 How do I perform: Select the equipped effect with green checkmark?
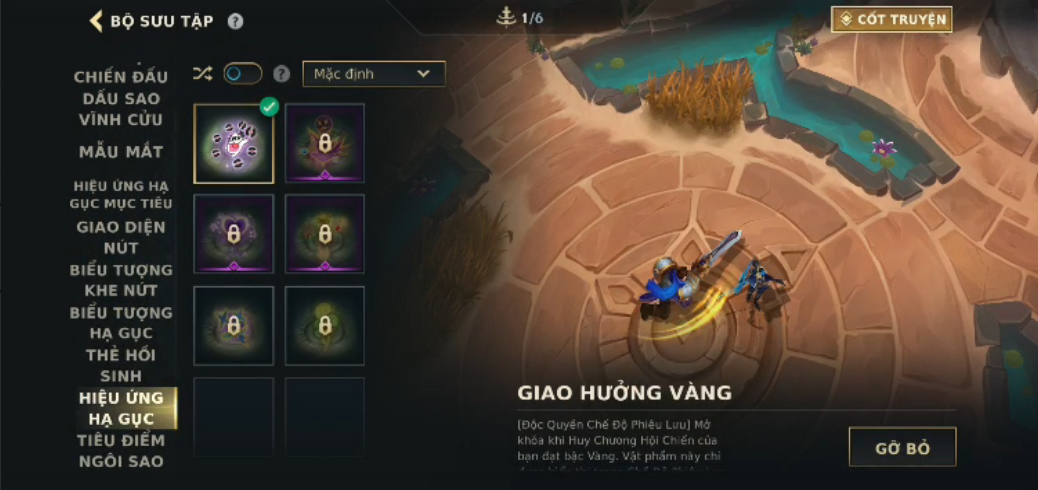(x=234, y=144)
